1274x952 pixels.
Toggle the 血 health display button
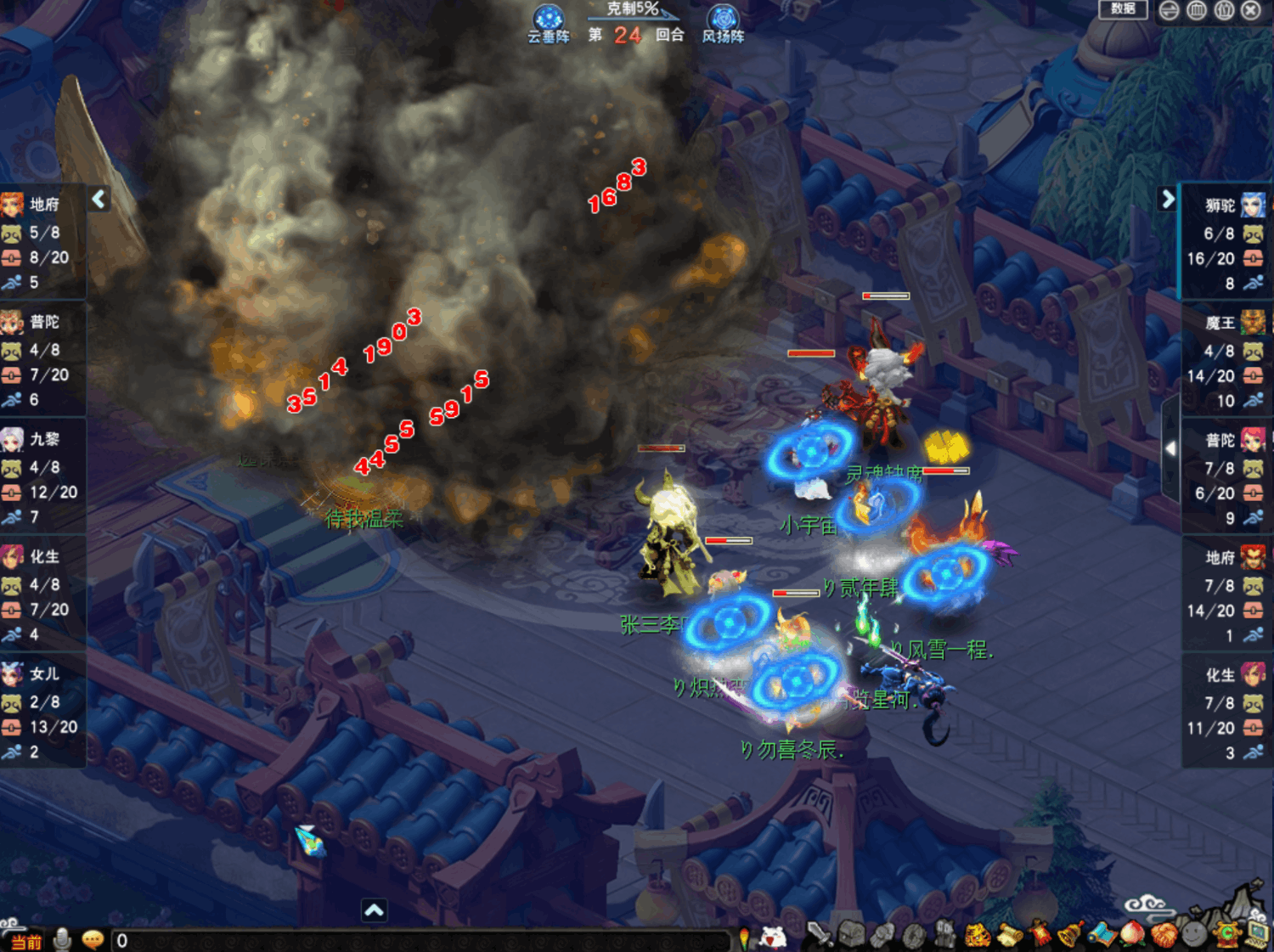[1197, 10]
